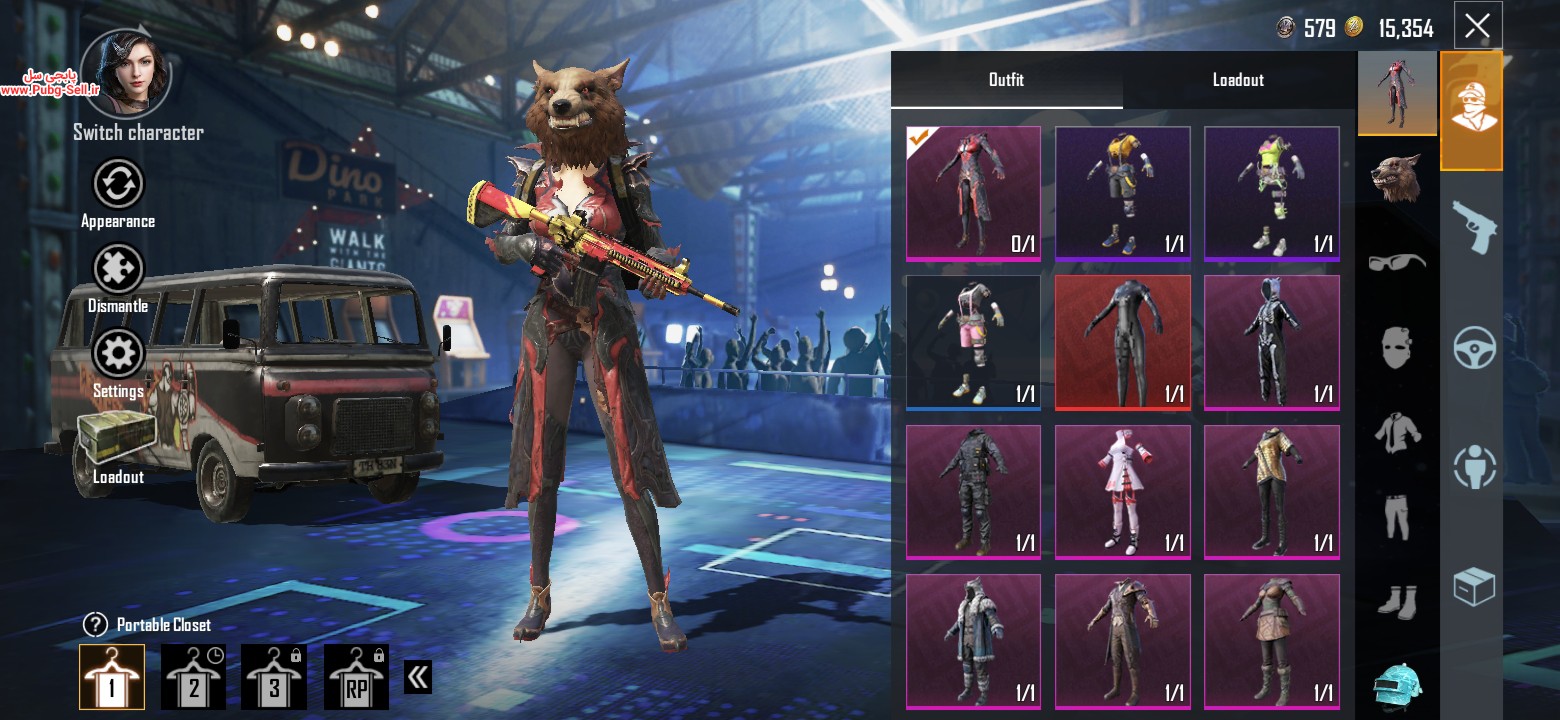Select the locked RP closet slot
This screenshot has height=720, width=1560.
[356, 677]
